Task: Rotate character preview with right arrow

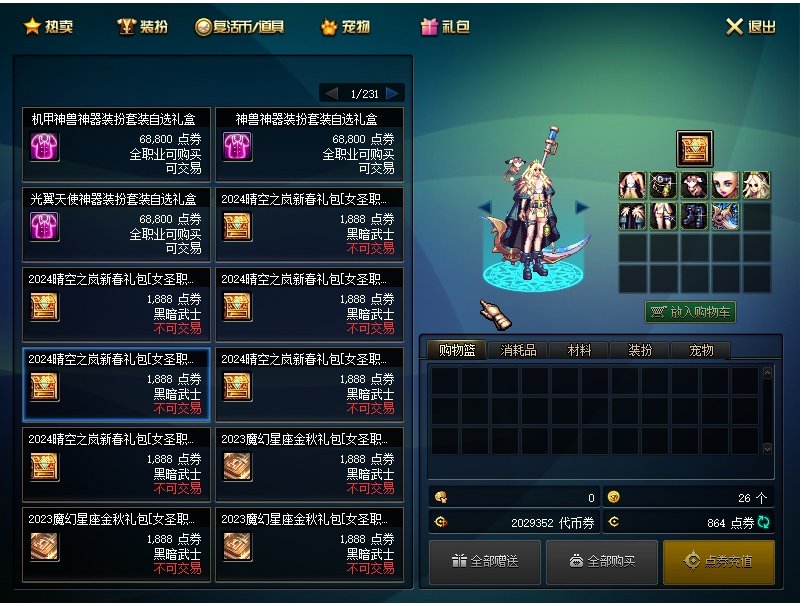Action: click(x=582, y=207)
